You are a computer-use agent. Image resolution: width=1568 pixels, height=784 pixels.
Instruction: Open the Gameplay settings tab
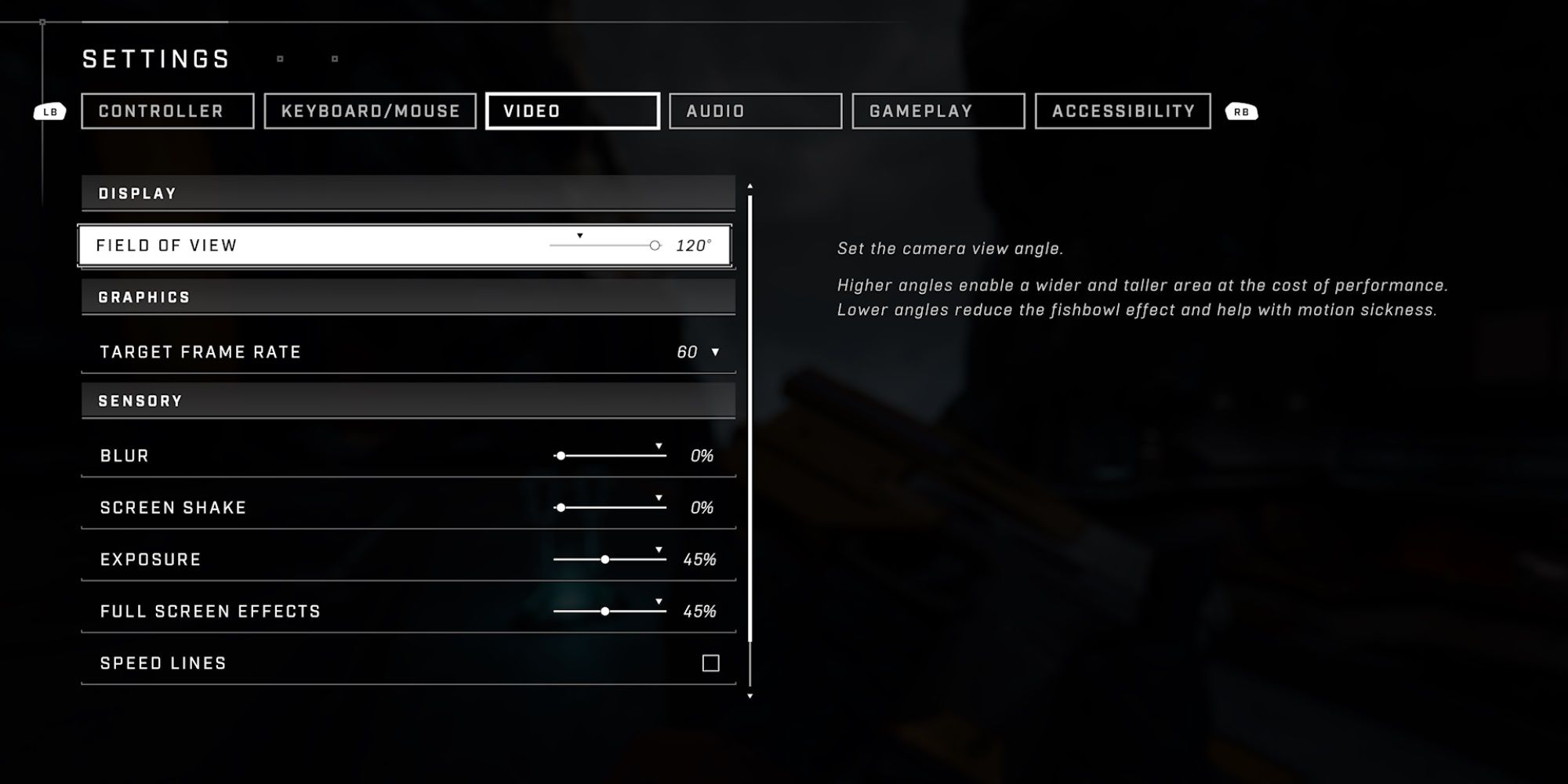click(x=938, y=111)
